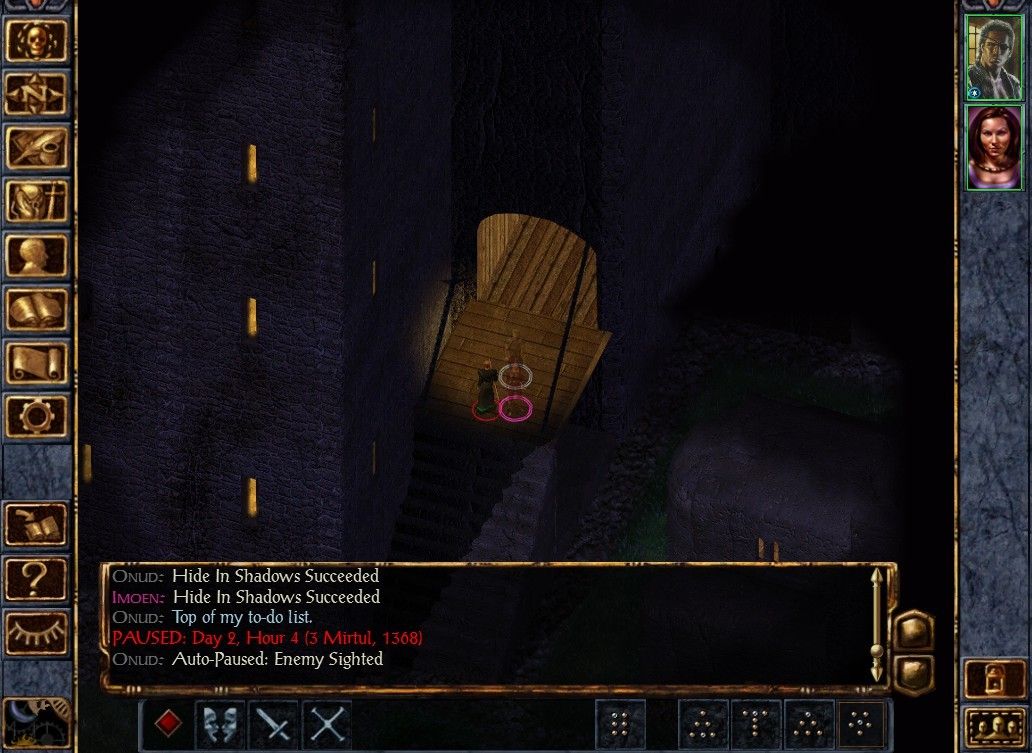Select Onud's portrait

(x=995, y=57)
